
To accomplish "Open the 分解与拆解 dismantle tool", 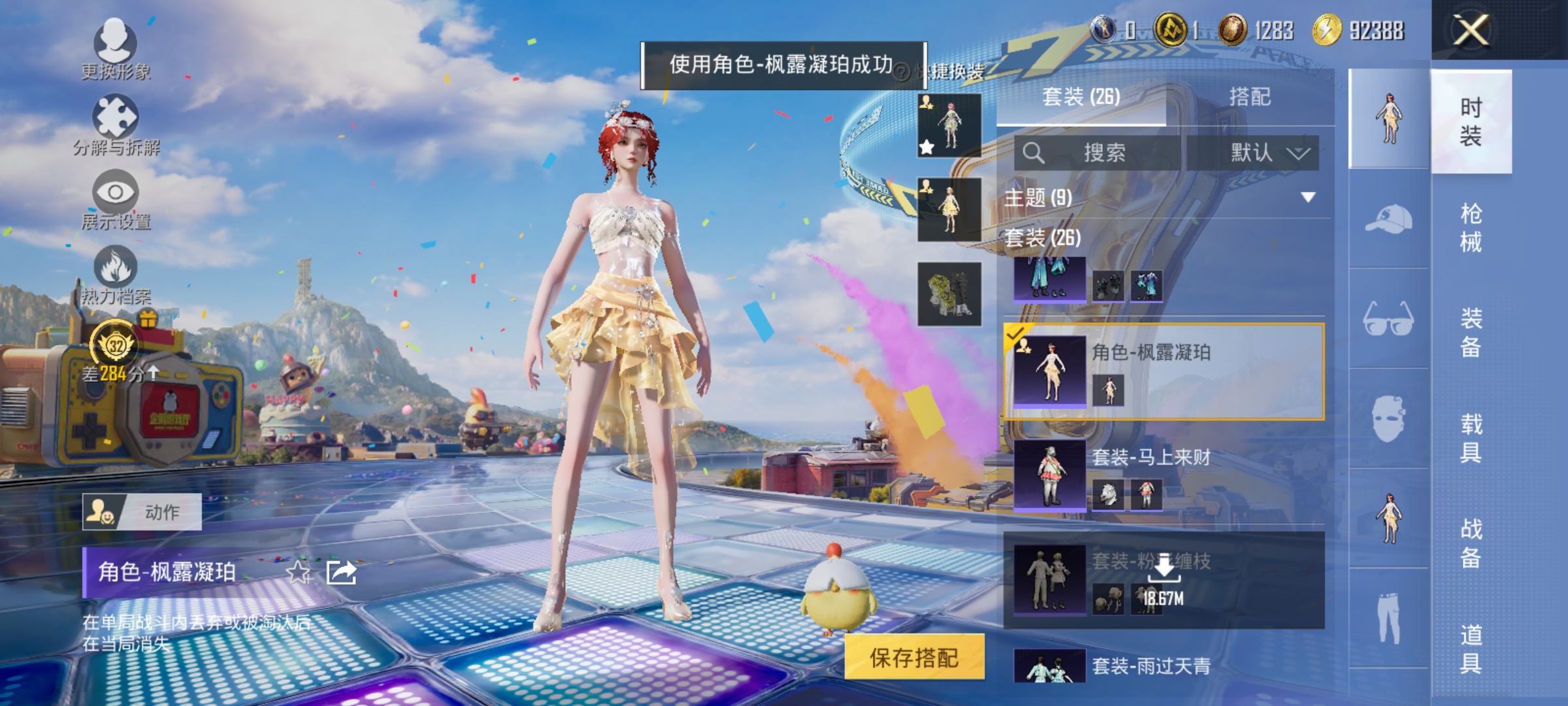I will 114,124.
